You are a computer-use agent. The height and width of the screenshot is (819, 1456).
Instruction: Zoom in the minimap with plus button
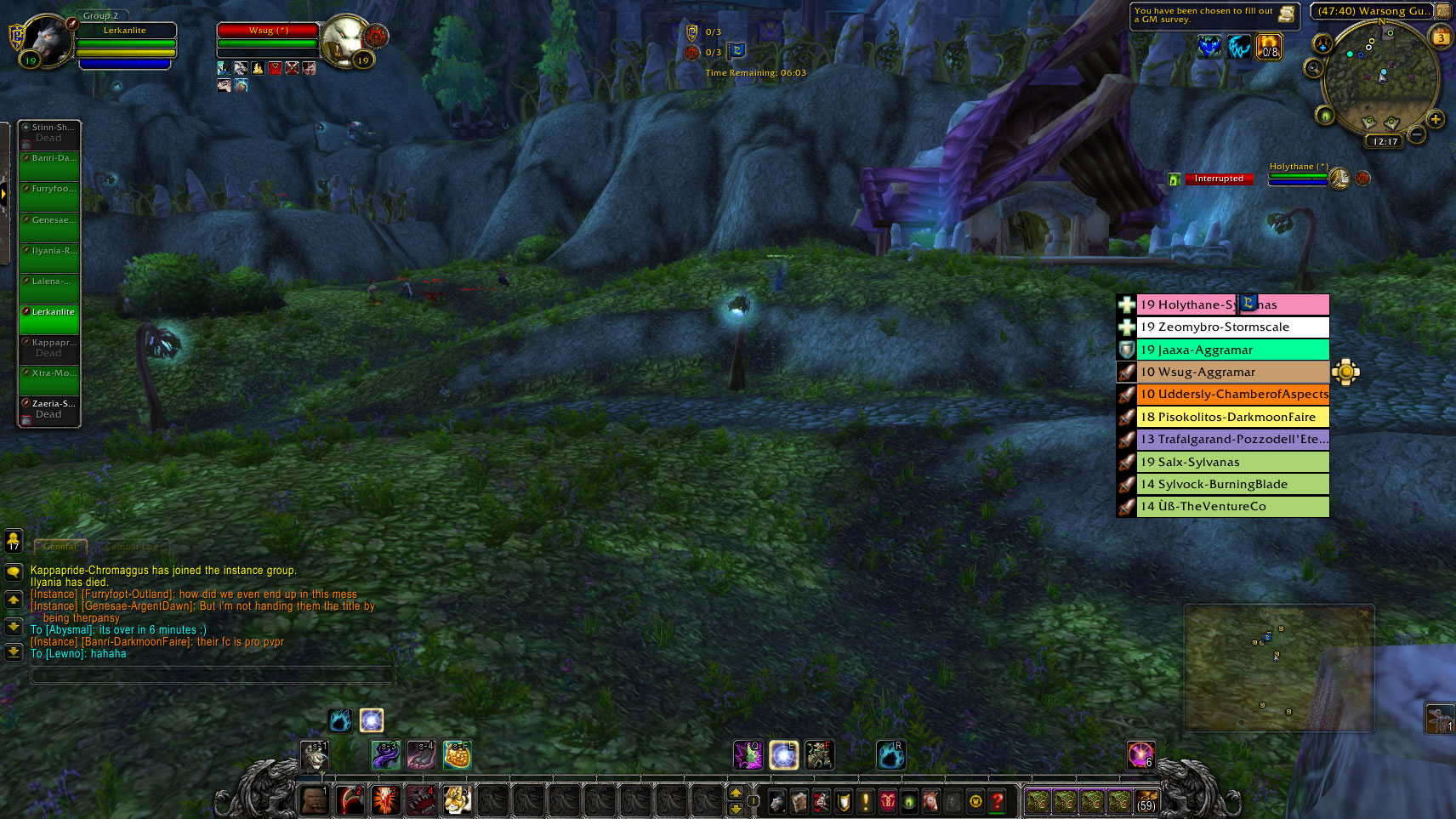click(1436, 119)
